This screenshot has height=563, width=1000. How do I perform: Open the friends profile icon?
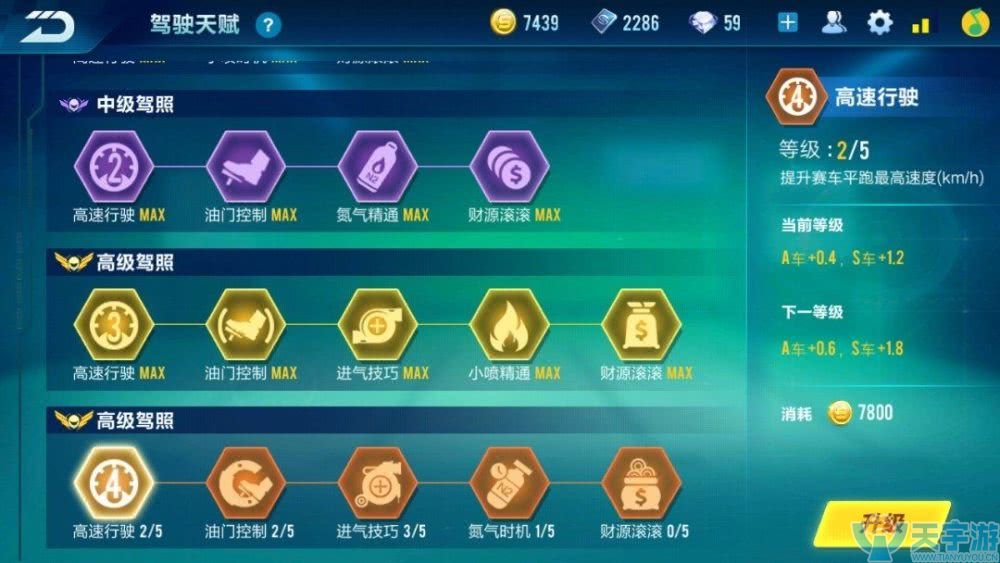pyautogui.click(x=833, y=22)
